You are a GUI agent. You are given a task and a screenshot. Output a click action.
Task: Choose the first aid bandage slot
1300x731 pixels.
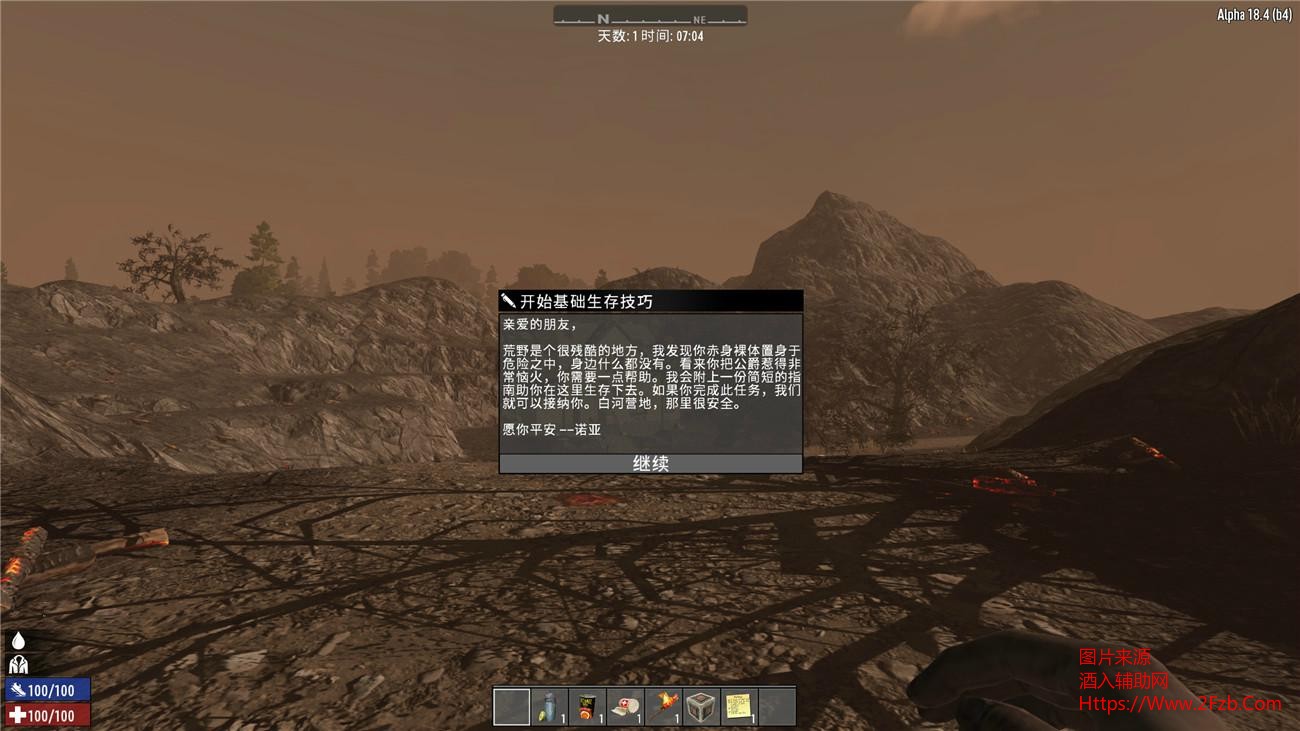tap(626, 707)
